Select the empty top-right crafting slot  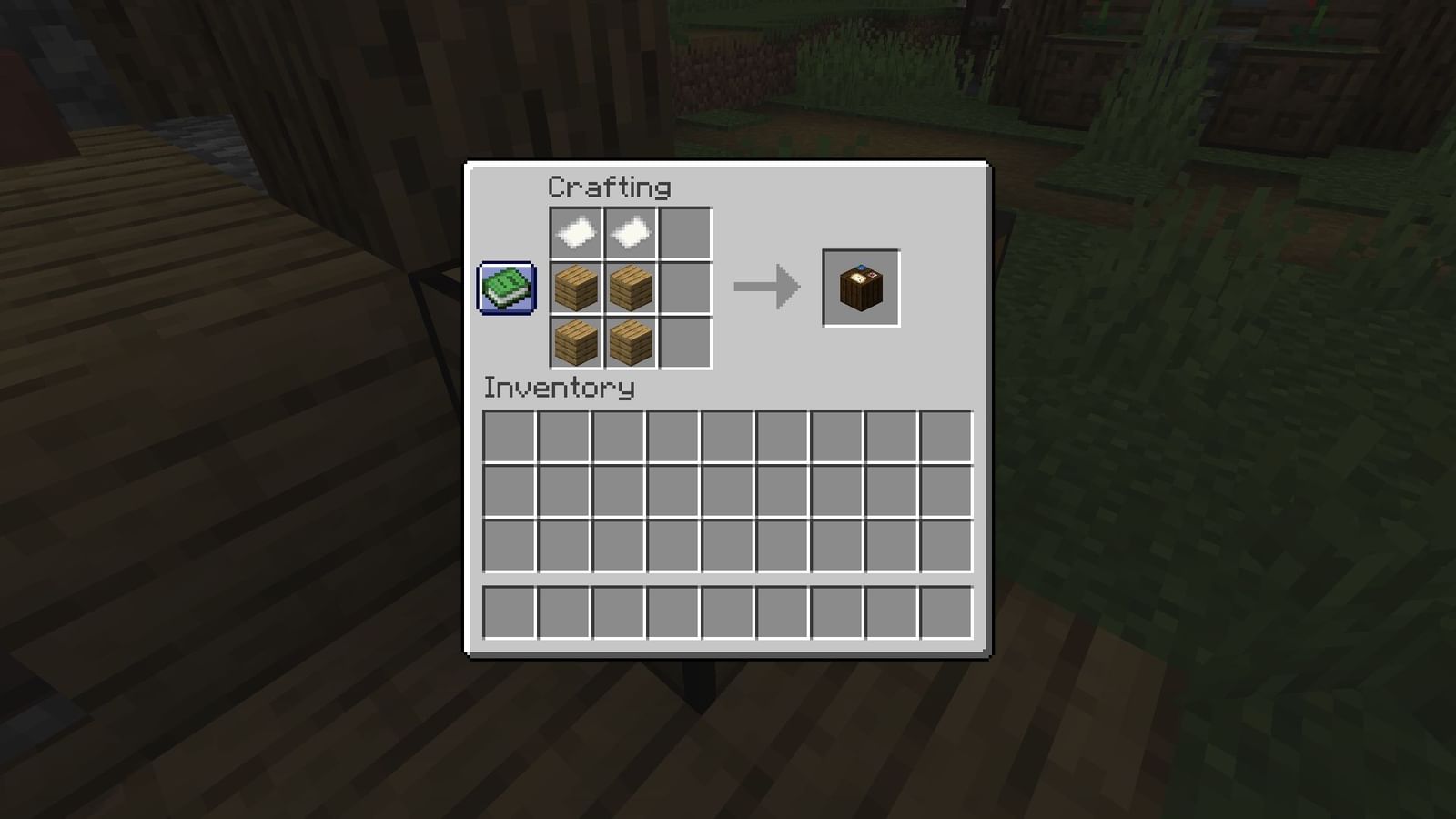tap(684, 232)
